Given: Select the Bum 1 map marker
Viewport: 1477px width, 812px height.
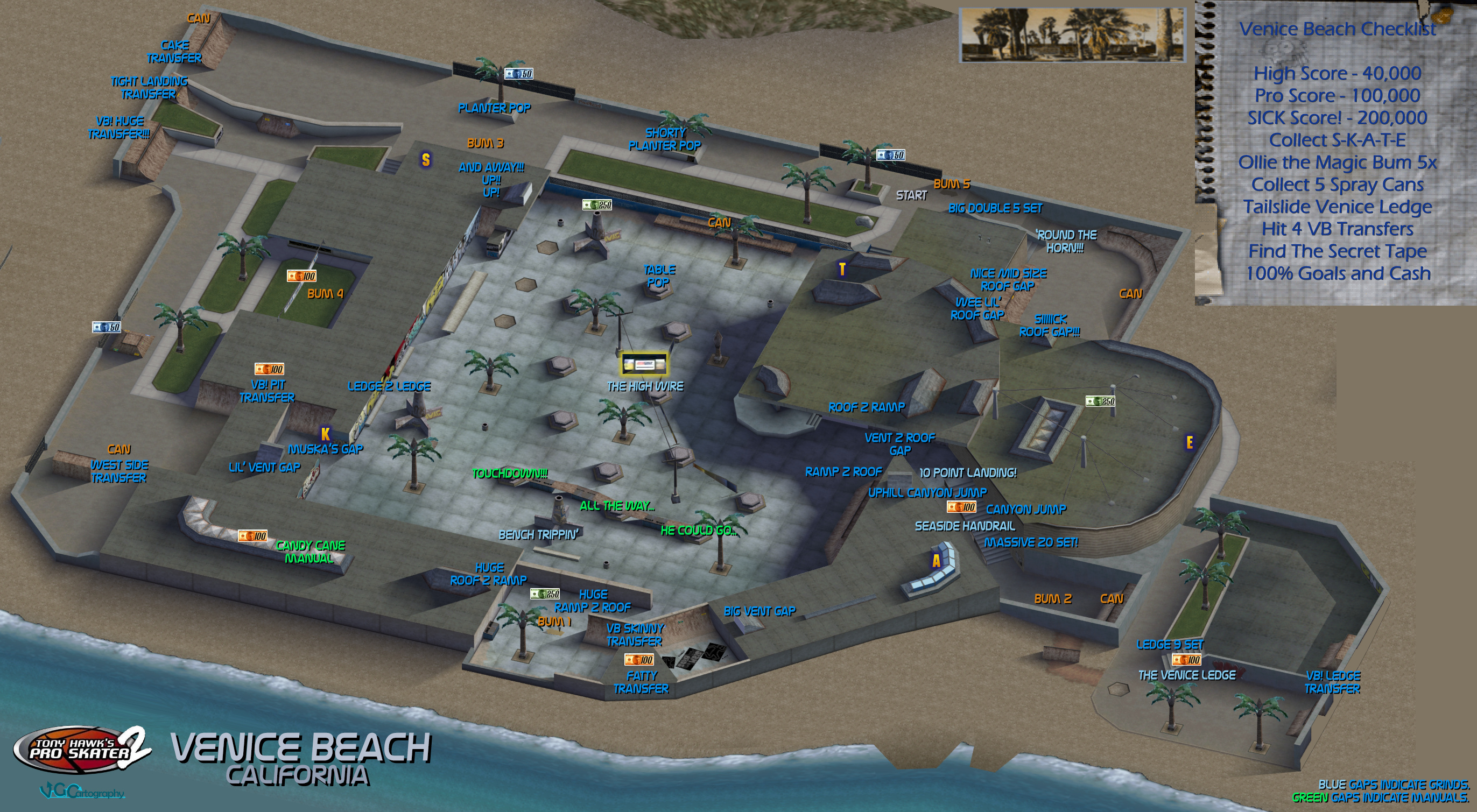Looking at the screenshot, I should click(554, 621).
